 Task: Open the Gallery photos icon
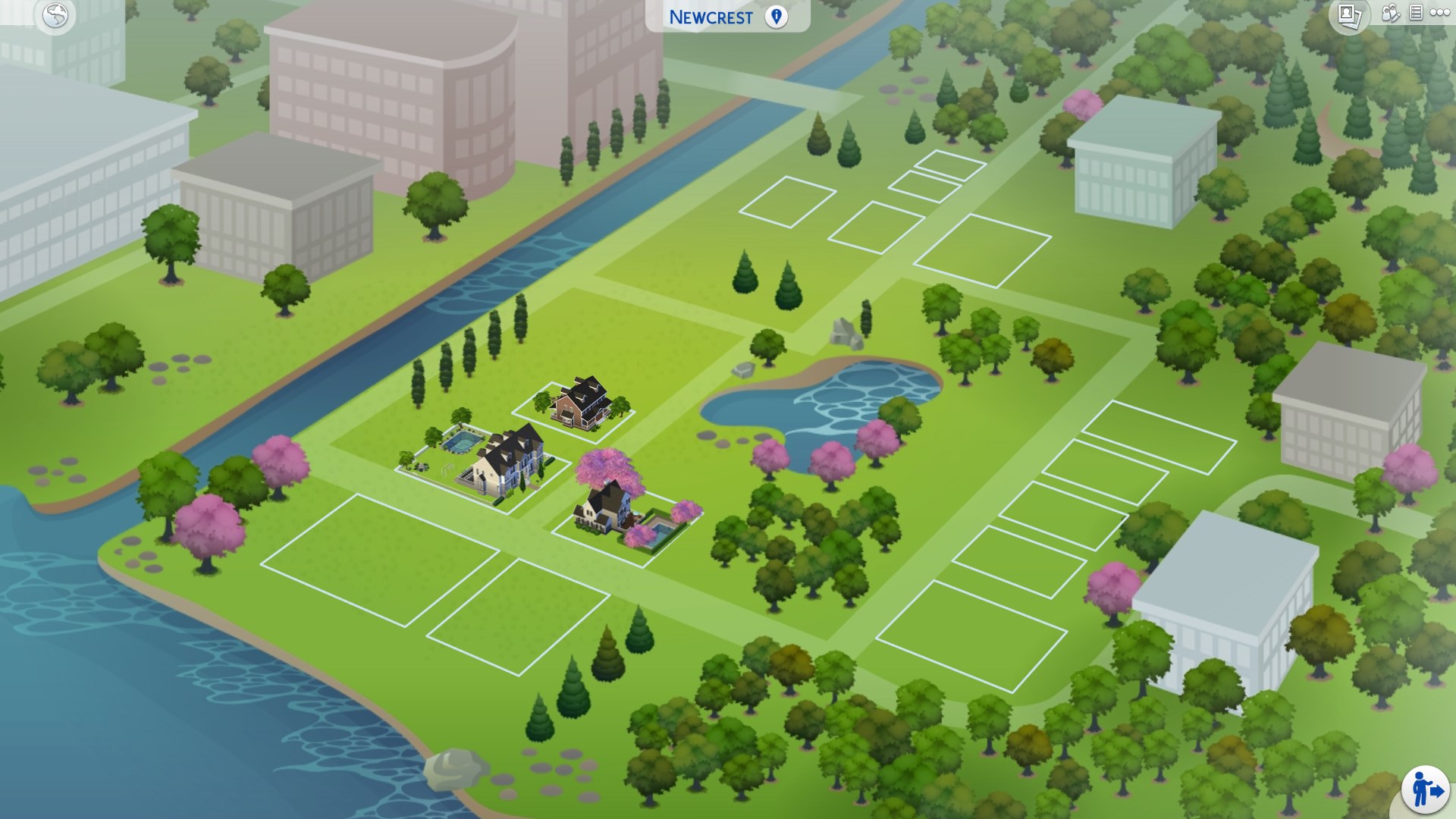[1349, 15]
